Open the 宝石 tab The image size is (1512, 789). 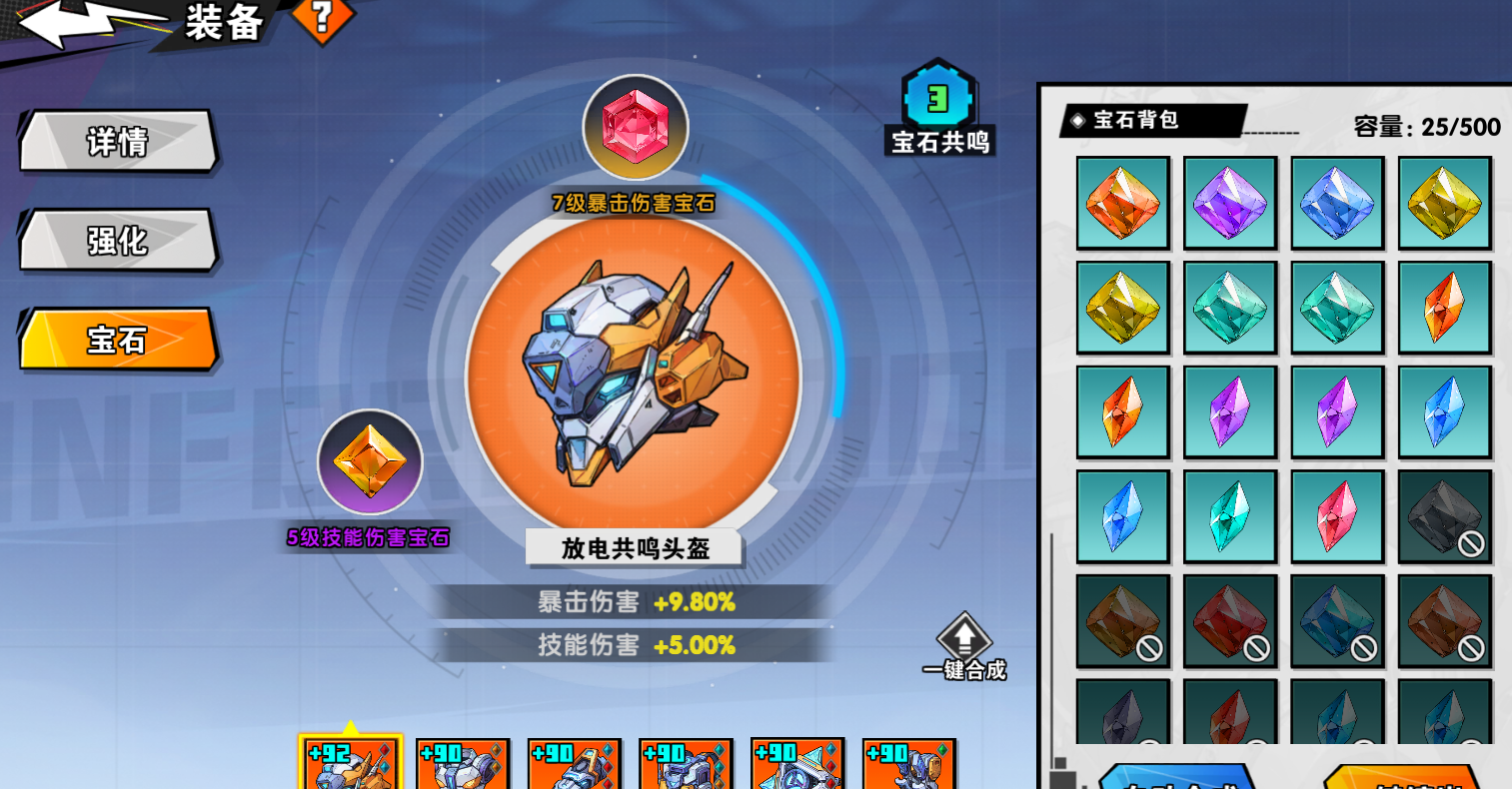pos(116,340)
